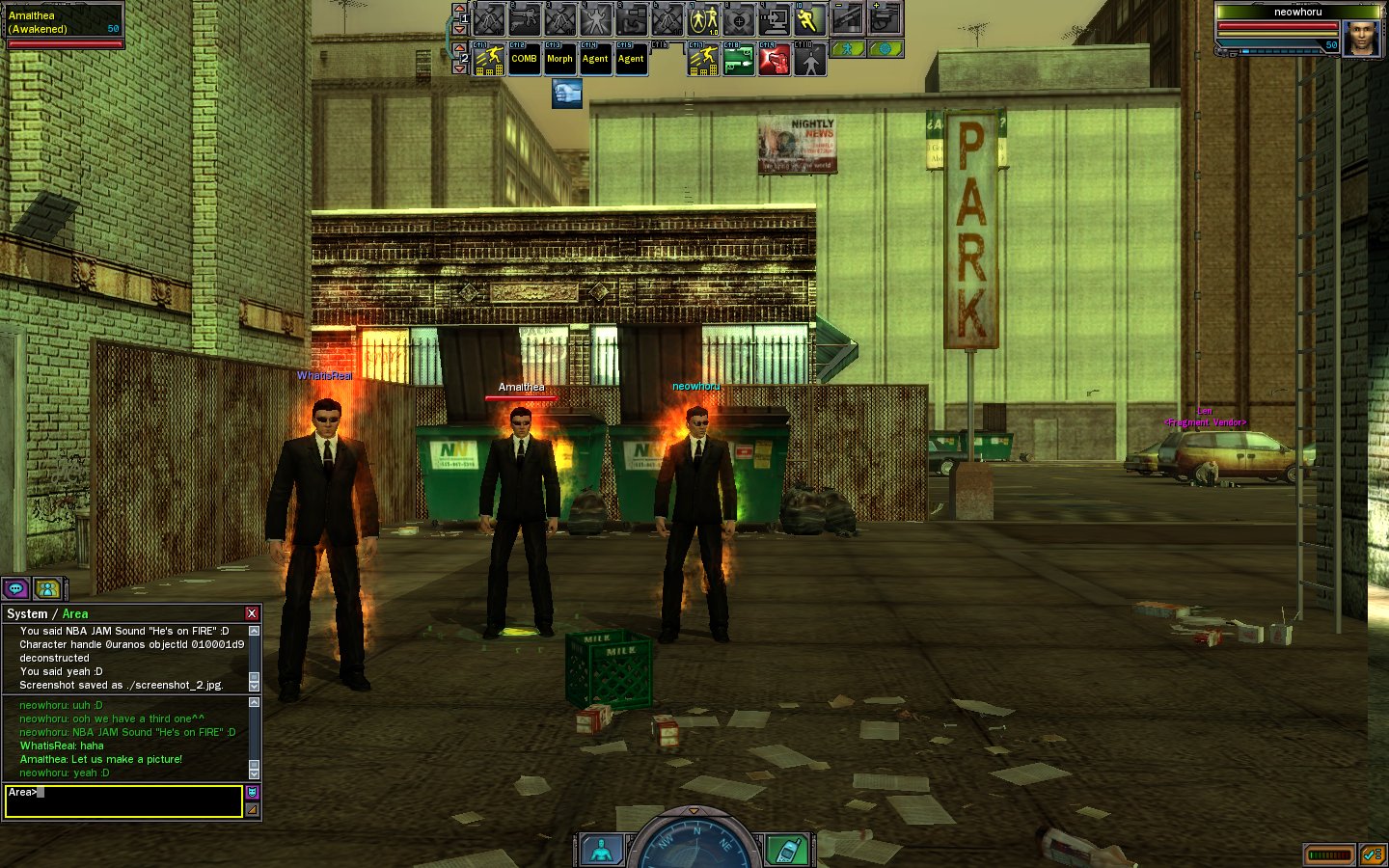
Task: Activate the COMB hotbar slot
Action: [524, 59]
